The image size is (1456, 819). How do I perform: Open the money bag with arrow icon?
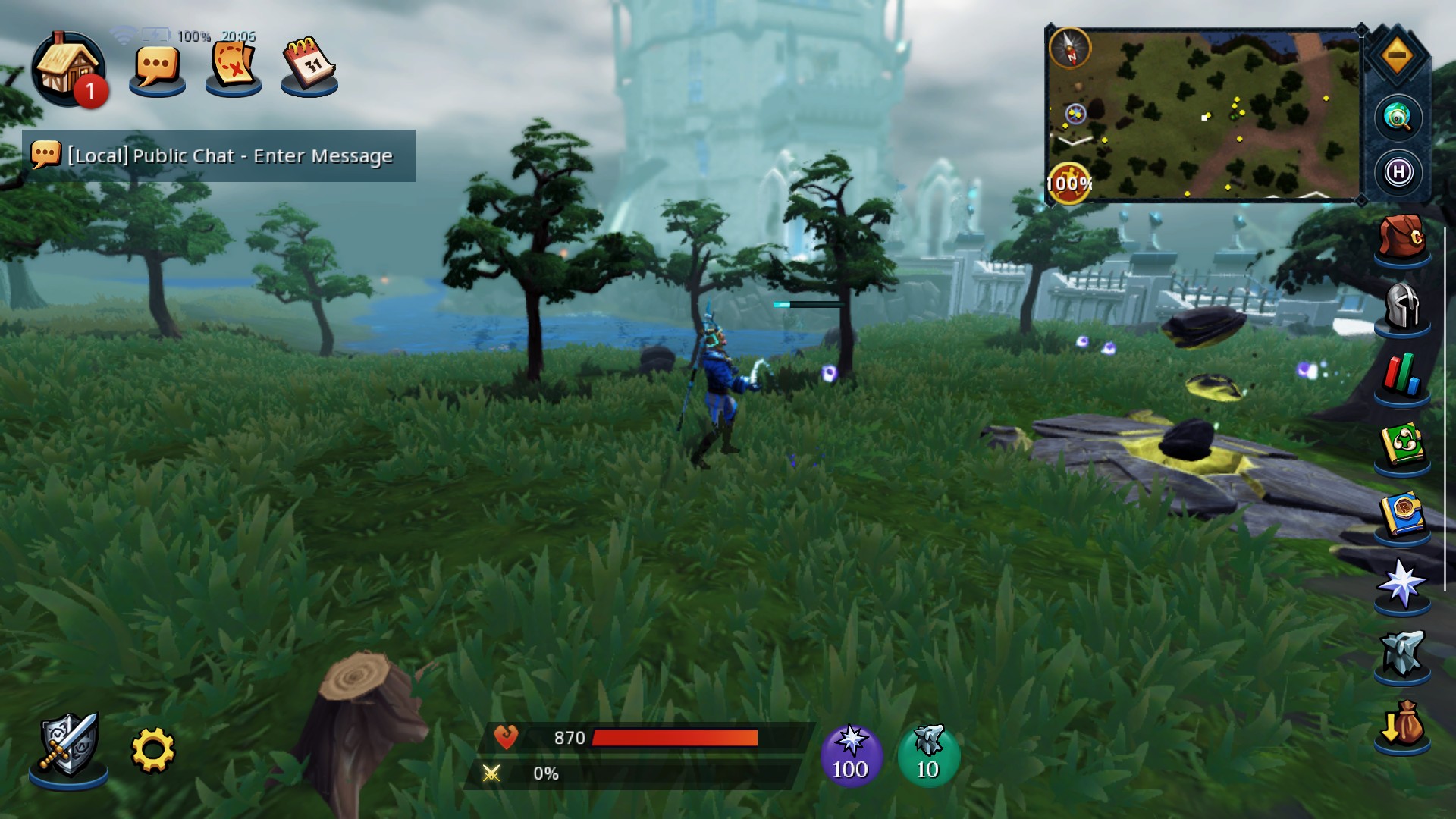(1402, 726)
